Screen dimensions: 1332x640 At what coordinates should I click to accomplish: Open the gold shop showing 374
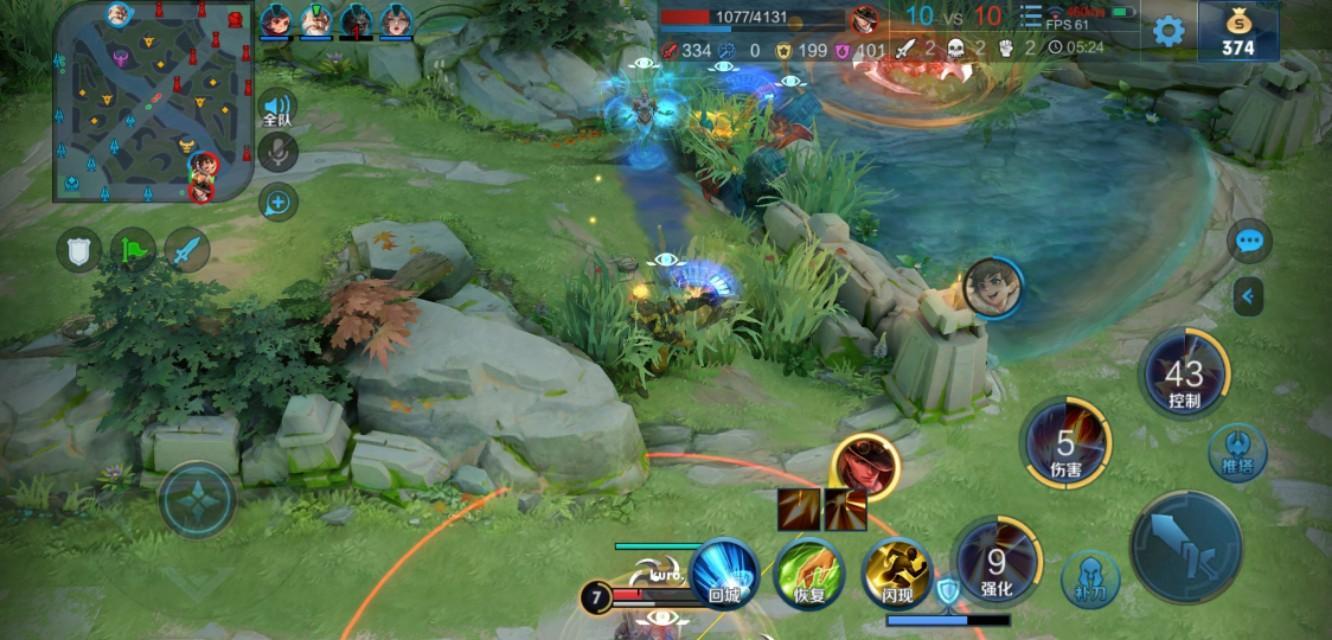(1238, 31)
